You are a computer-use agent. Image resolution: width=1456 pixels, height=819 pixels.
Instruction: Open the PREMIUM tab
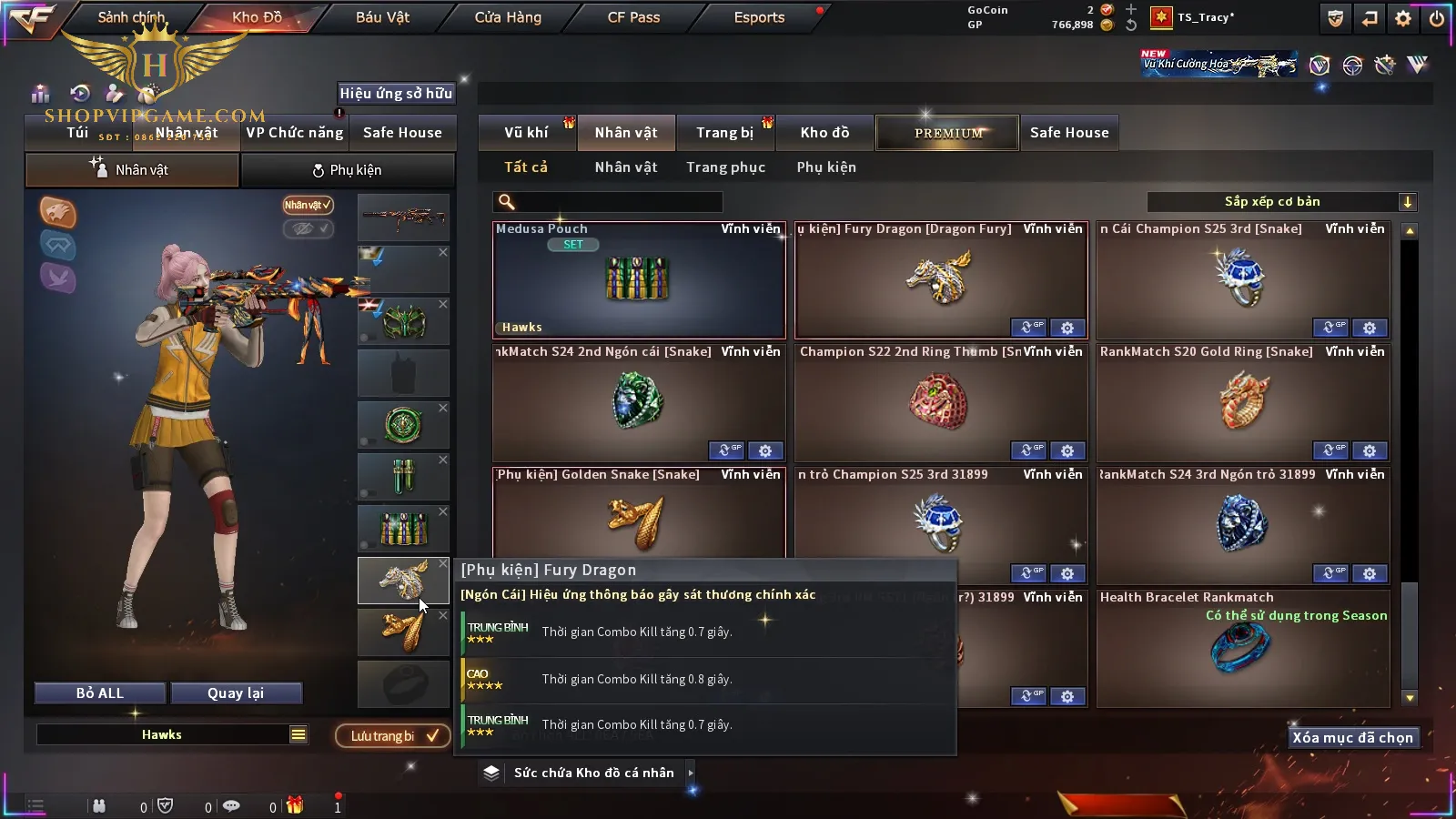point(948,133)
